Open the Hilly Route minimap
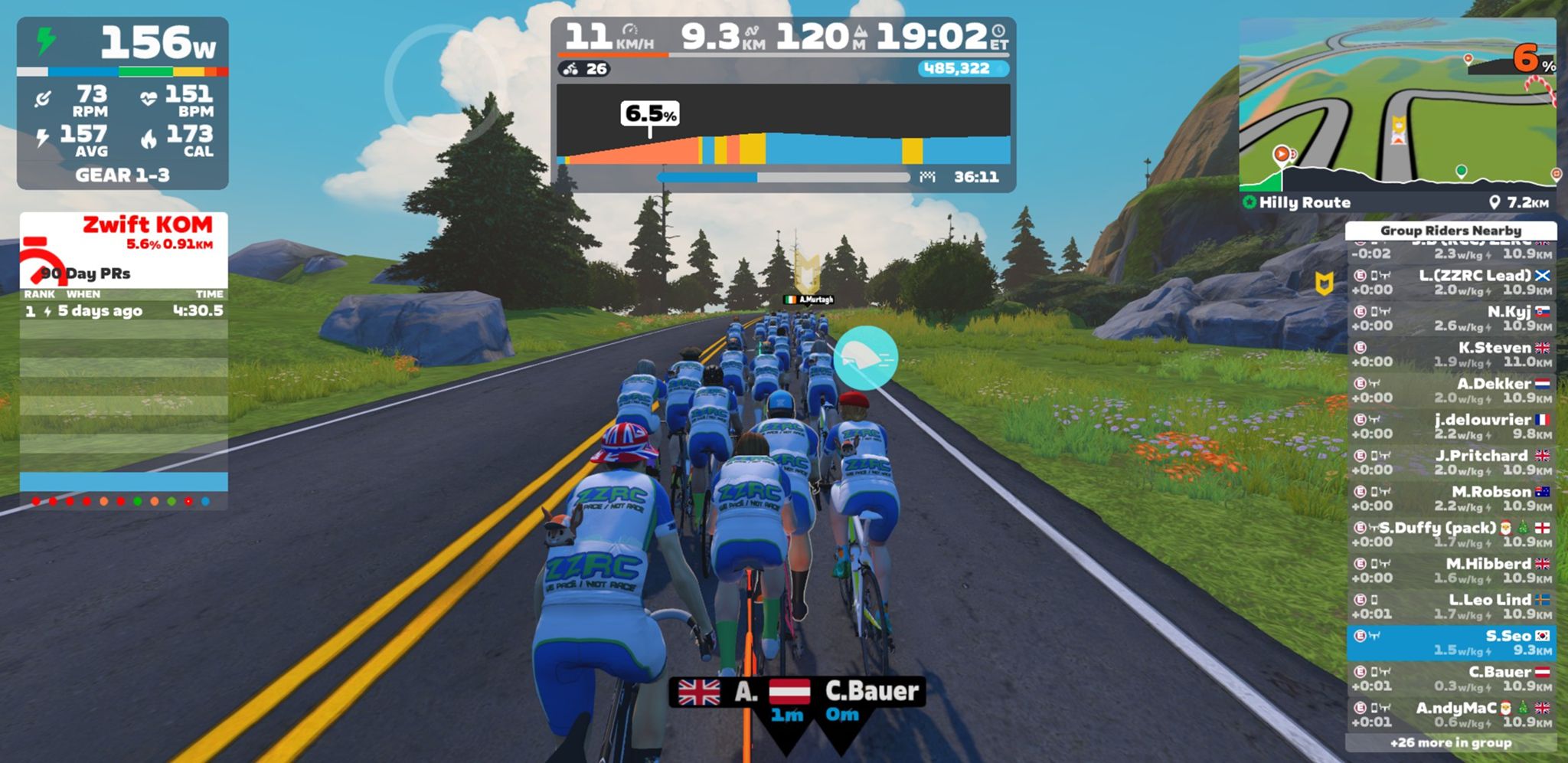Screen dimensions: 1568x763 [x=1397, y=107]
